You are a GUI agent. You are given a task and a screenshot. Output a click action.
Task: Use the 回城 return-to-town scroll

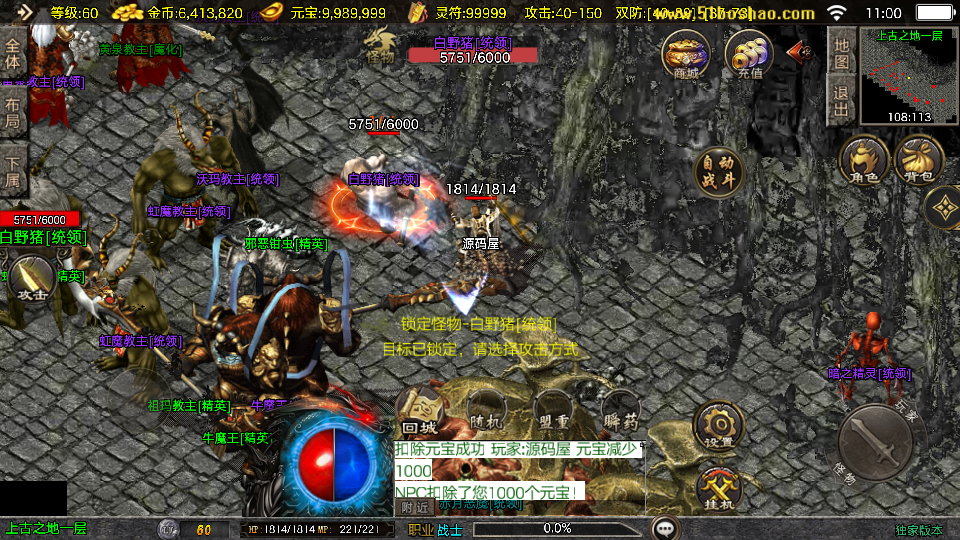[x=418, y=410]
